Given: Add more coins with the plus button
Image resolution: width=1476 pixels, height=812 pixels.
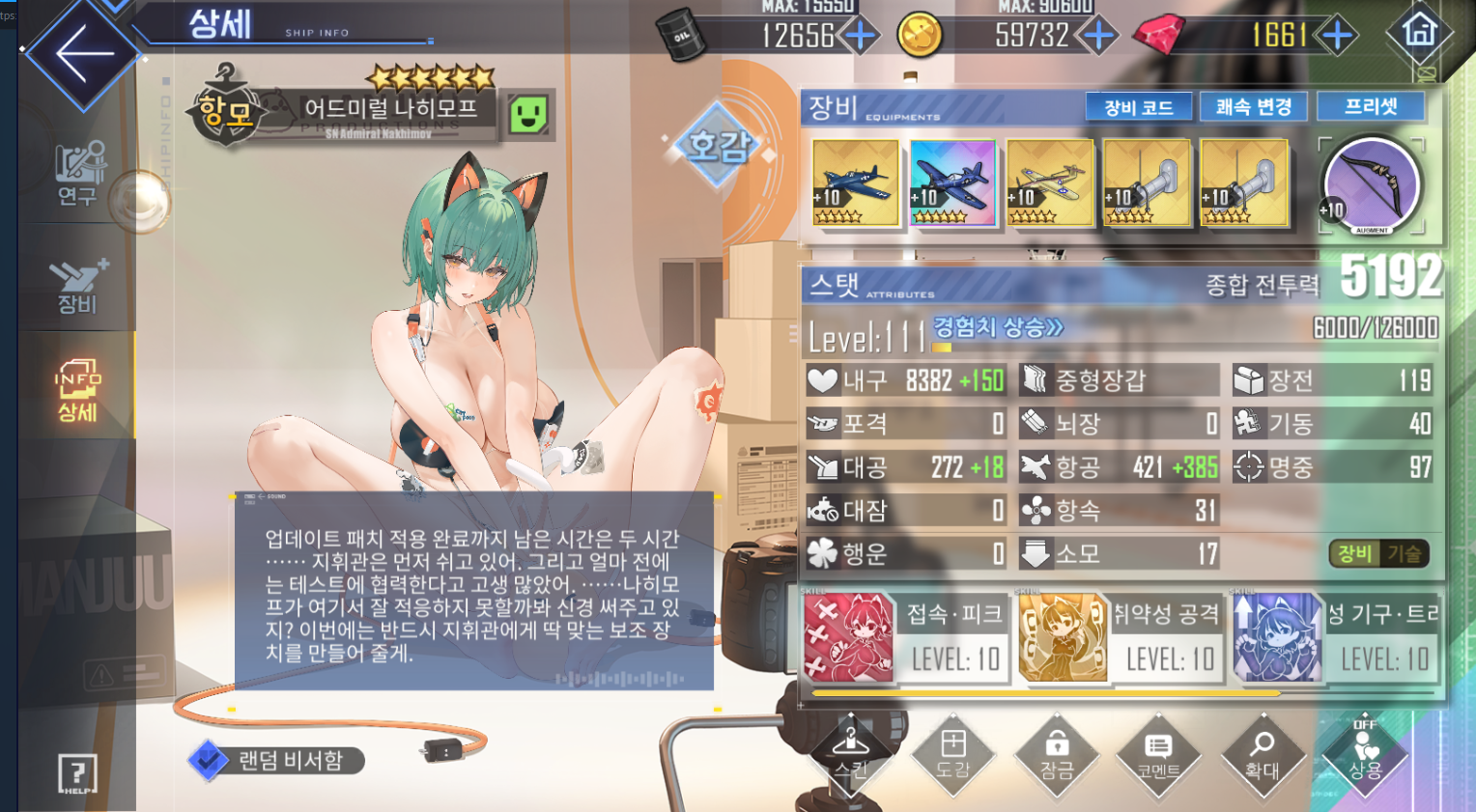Looking at the screenshot, I should (x=1097, y=36).
